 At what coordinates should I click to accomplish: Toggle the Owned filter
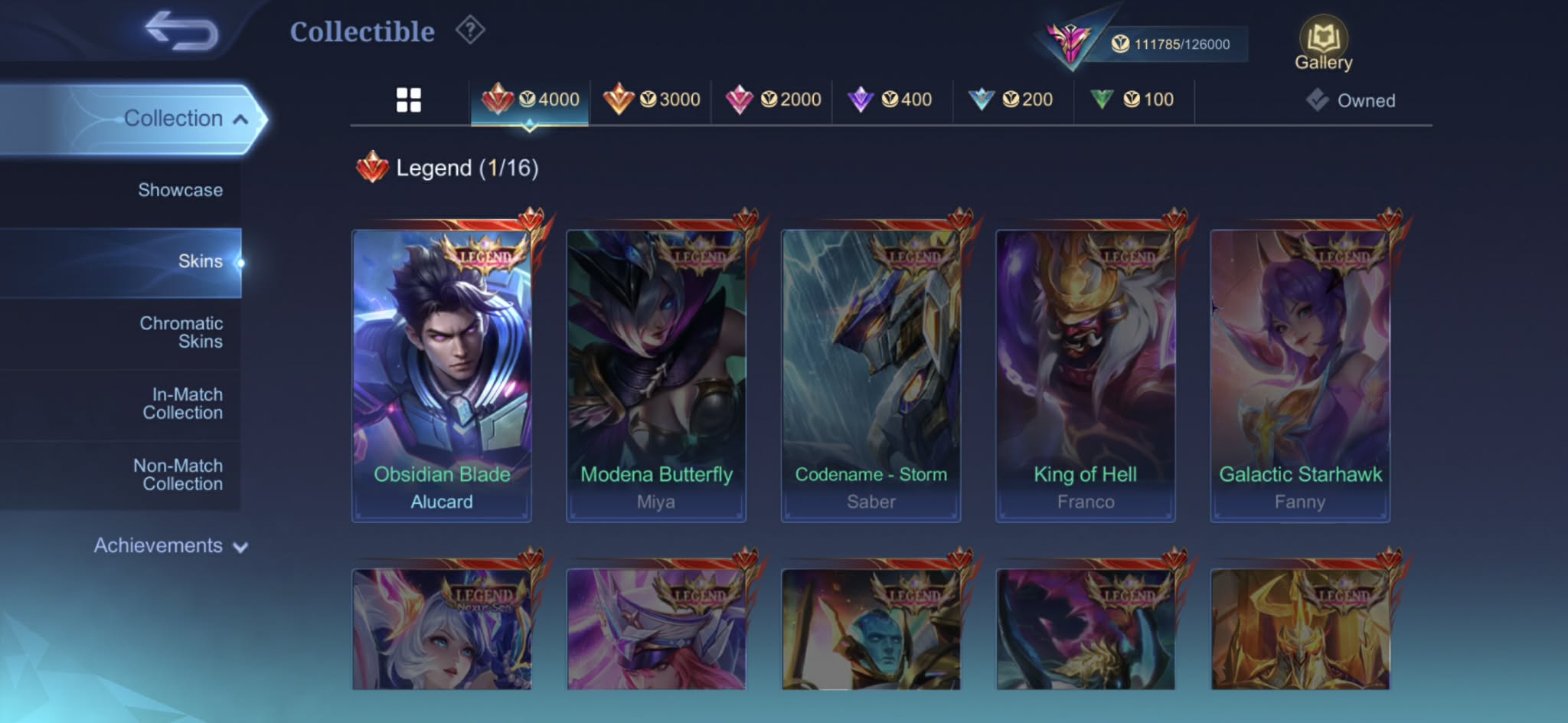tap(1351, 100)
